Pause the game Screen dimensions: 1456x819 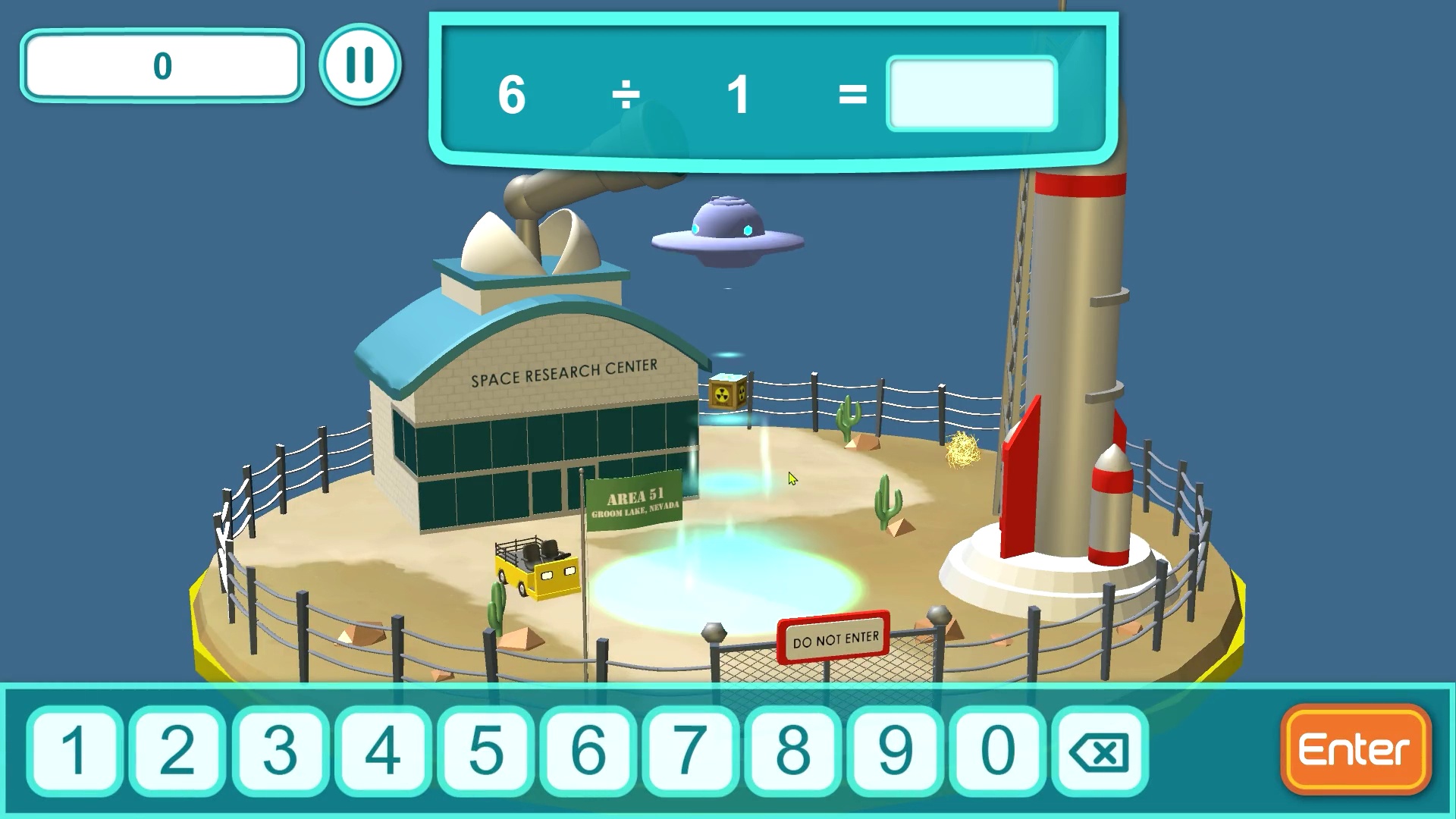(360, 65)
